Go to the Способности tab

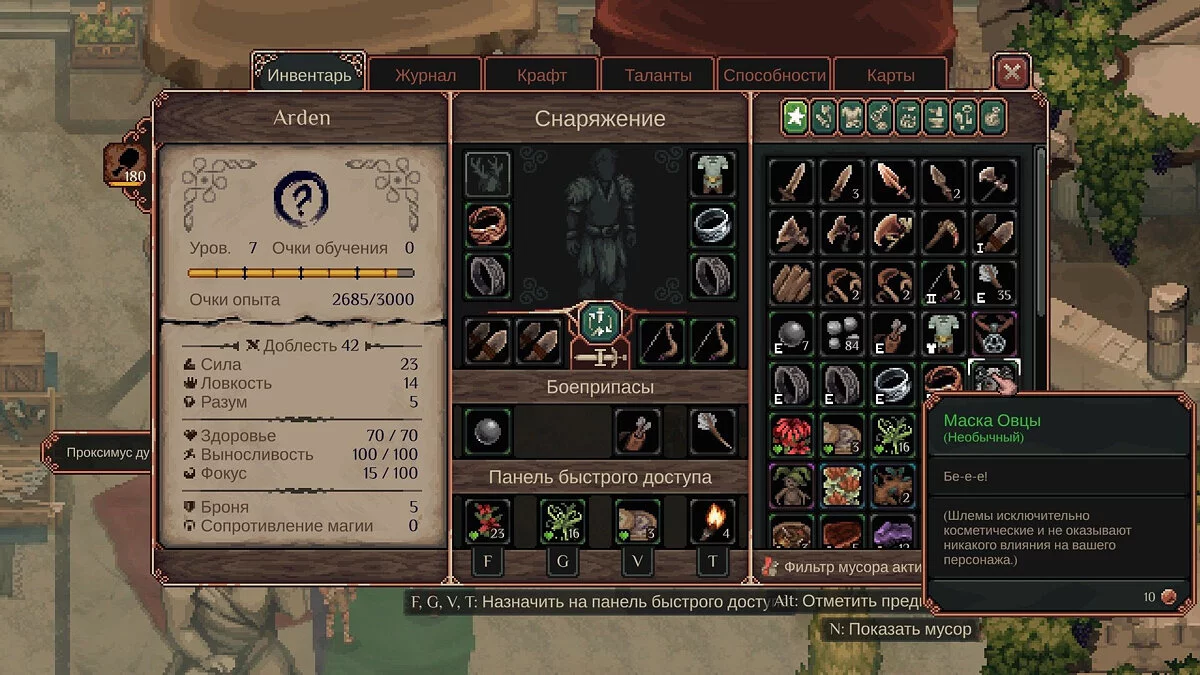[x=774, y=75]
